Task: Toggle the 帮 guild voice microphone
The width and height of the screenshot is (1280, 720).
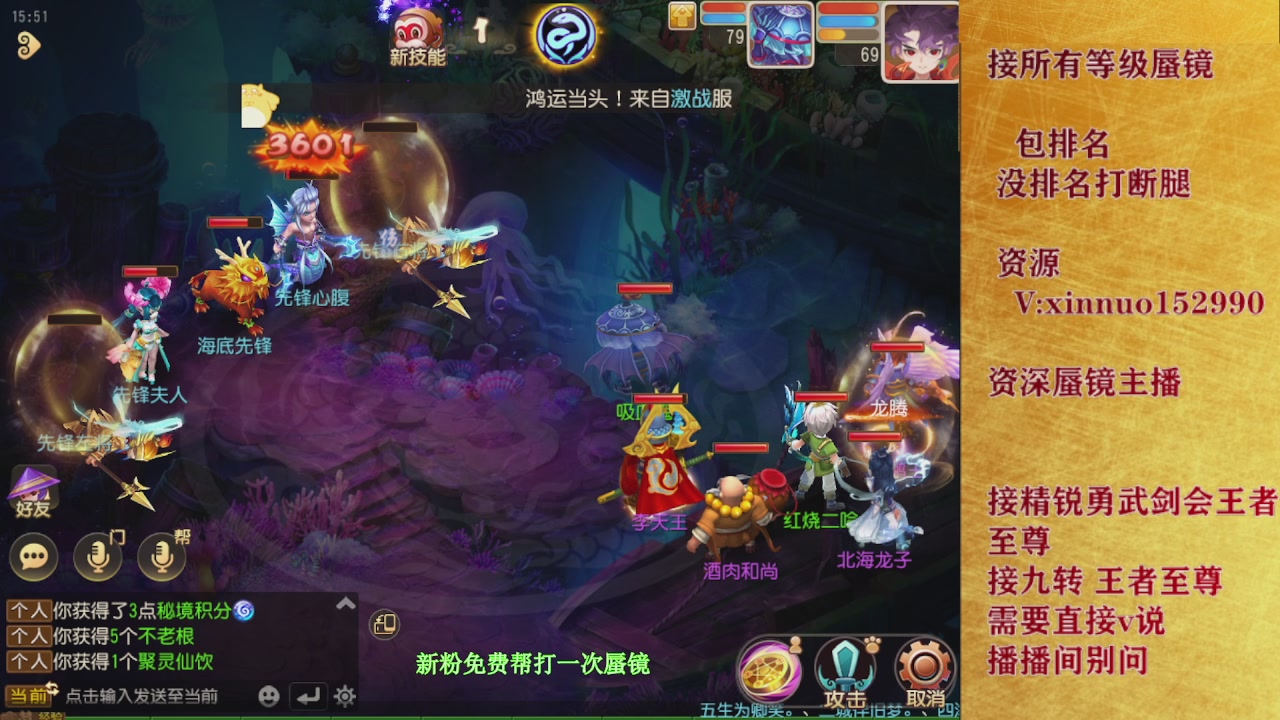Action: coord(160,558)
